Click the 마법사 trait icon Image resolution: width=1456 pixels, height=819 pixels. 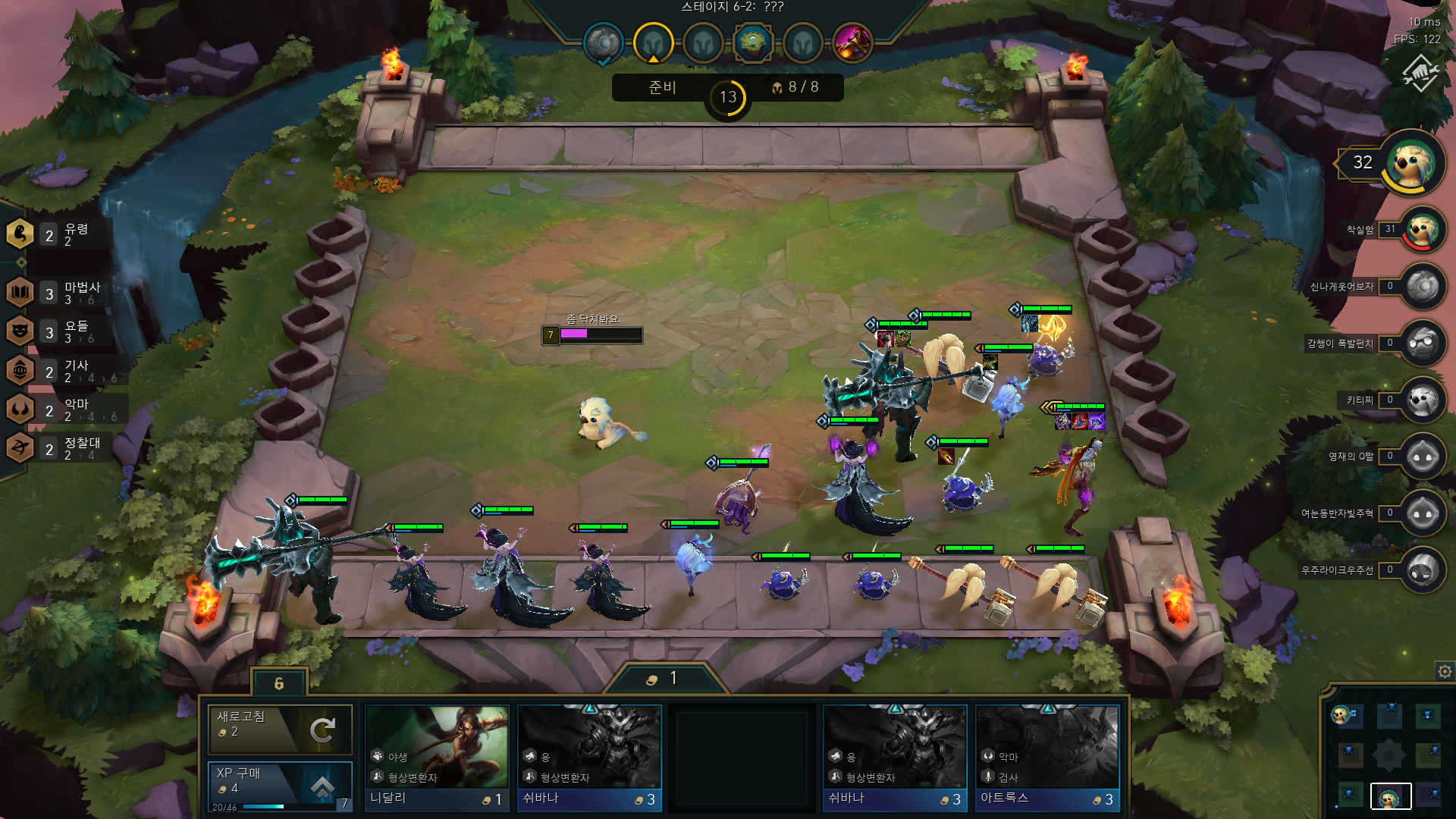pos(19,291)
